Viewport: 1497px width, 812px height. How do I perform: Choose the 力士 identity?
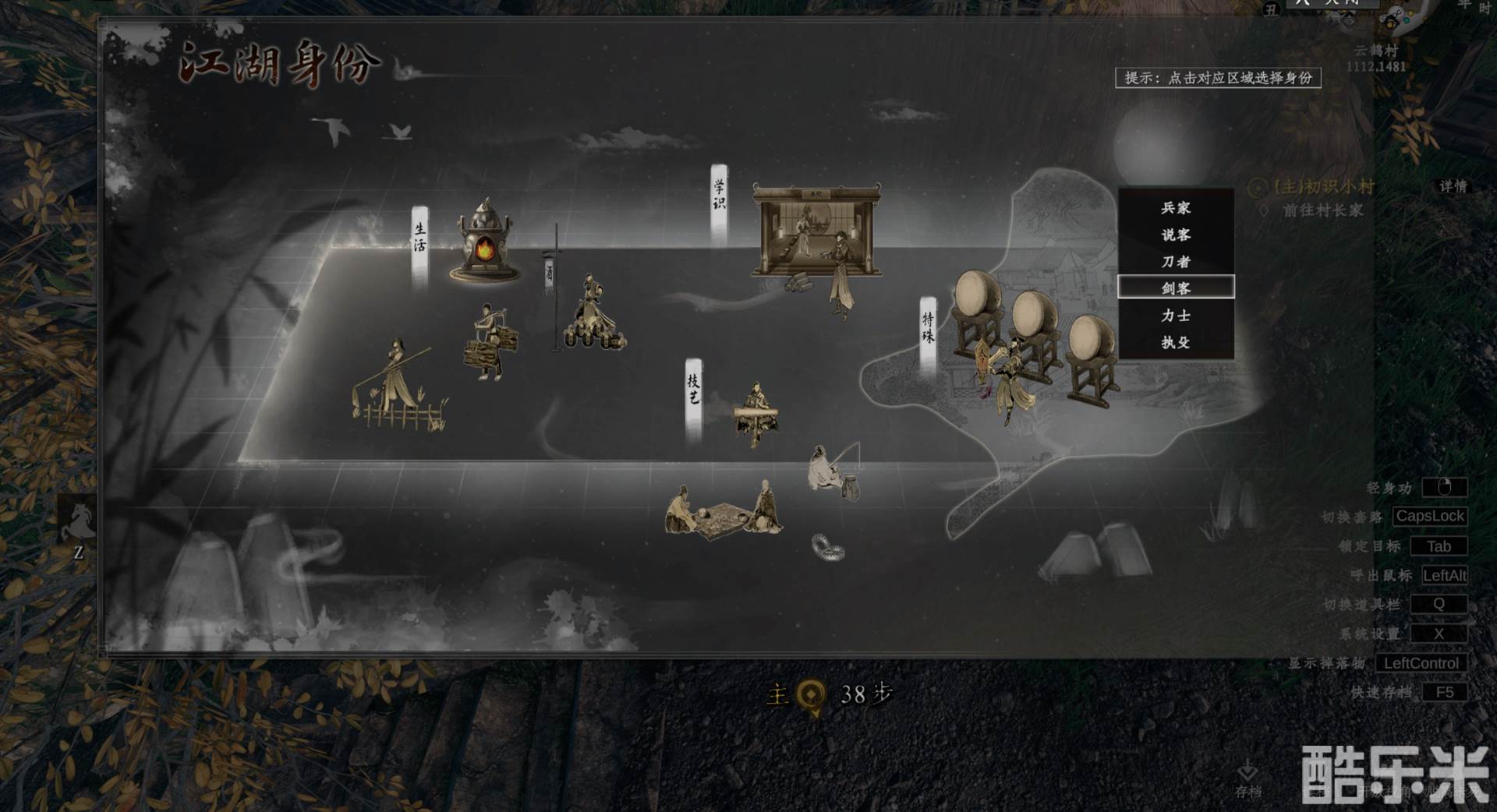(x=1175, y=316)
